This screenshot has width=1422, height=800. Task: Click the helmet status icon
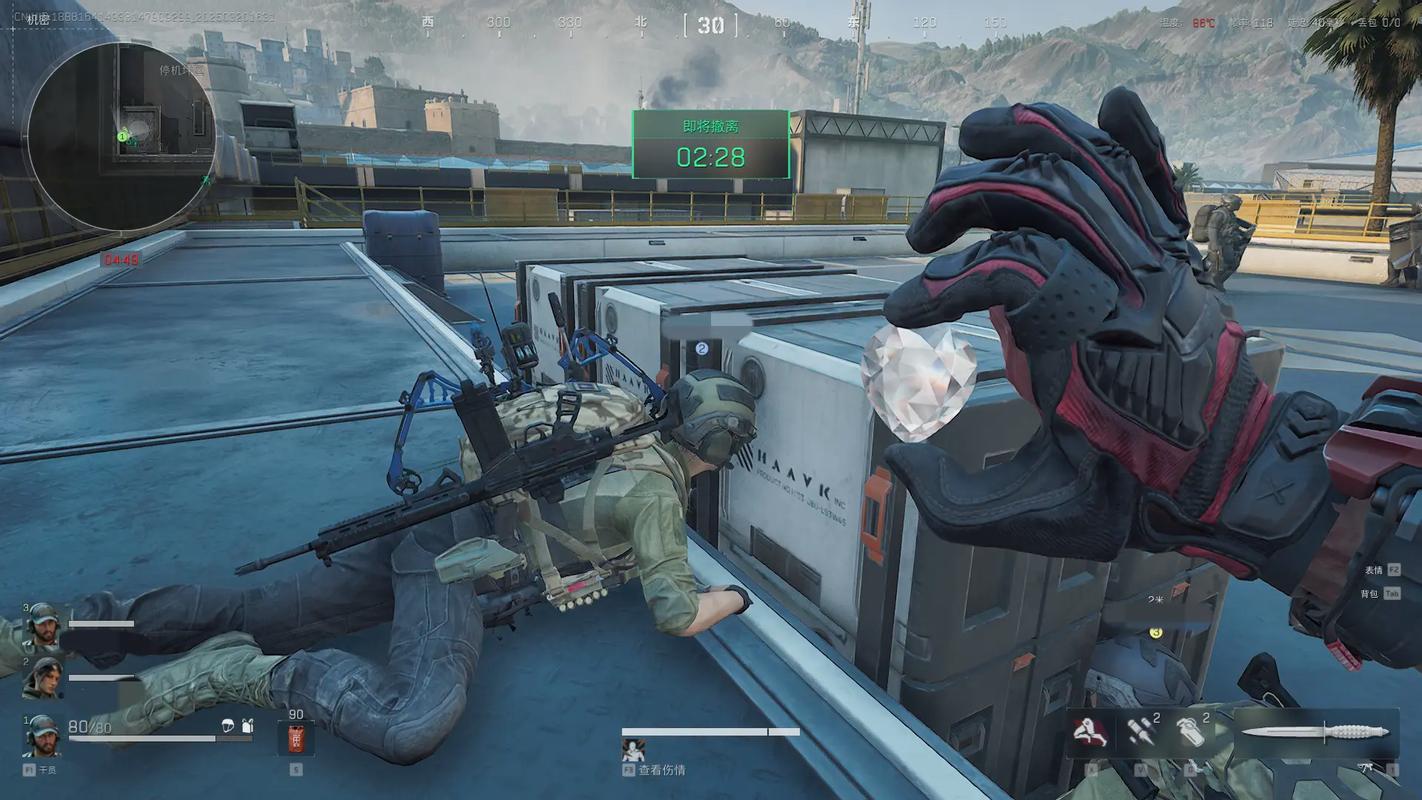pos(228,726)
